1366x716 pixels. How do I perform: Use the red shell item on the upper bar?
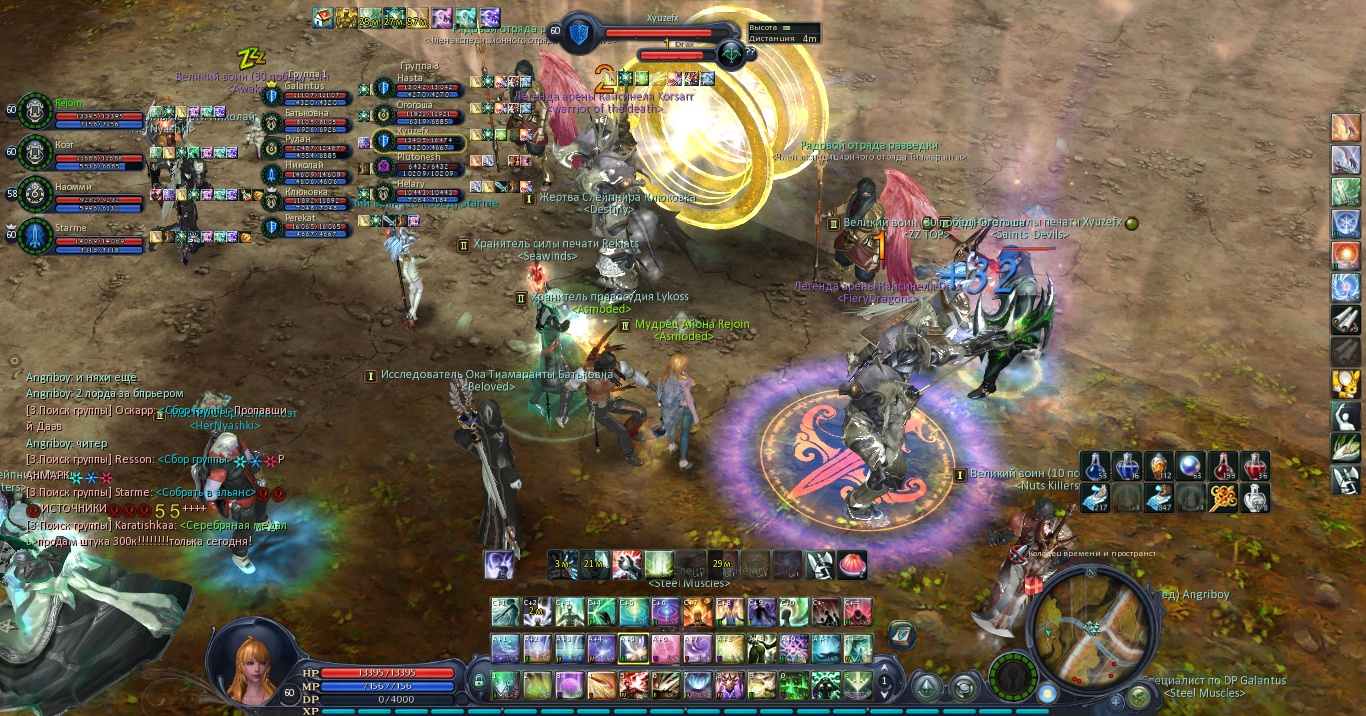[x=852, y=565]
